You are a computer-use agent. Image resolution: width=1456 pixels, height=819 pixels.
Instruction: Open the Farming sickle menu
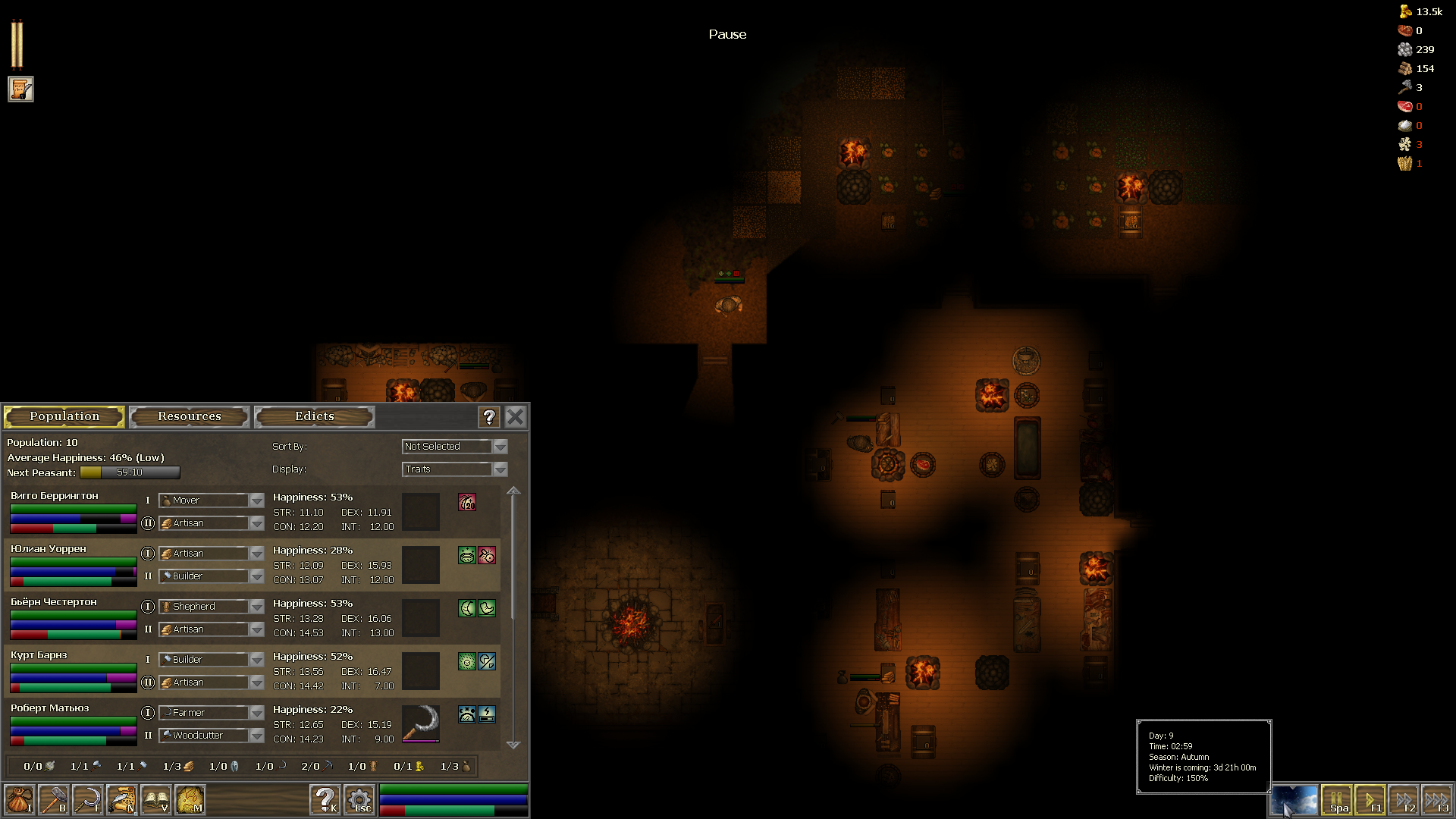(89, 800)
